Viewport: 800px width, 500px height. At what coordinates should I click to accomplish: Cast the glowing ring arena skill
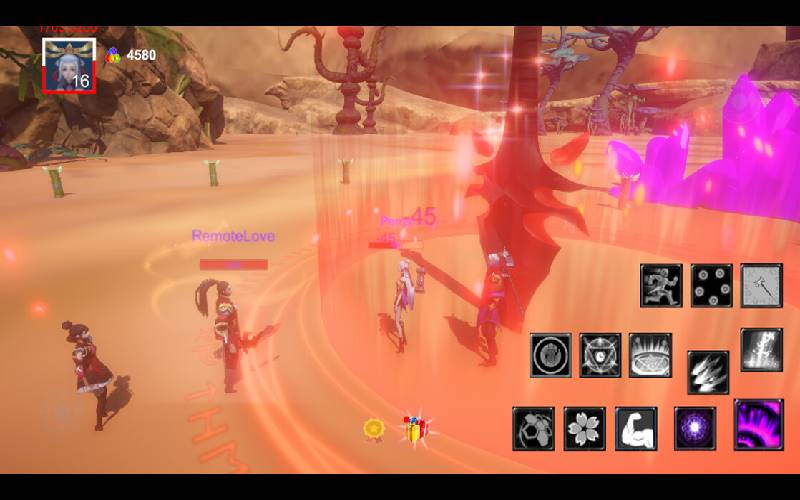650,355
